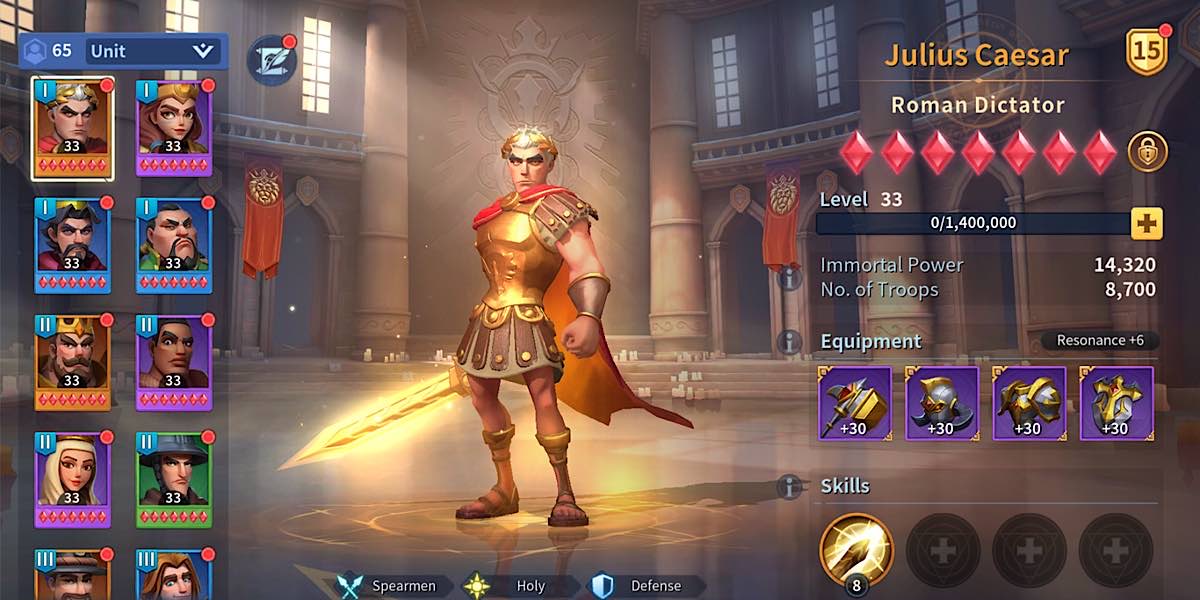1200x600 pixels.
Task: Choose the red-haired woman hero card
Action: click(173, 129)
